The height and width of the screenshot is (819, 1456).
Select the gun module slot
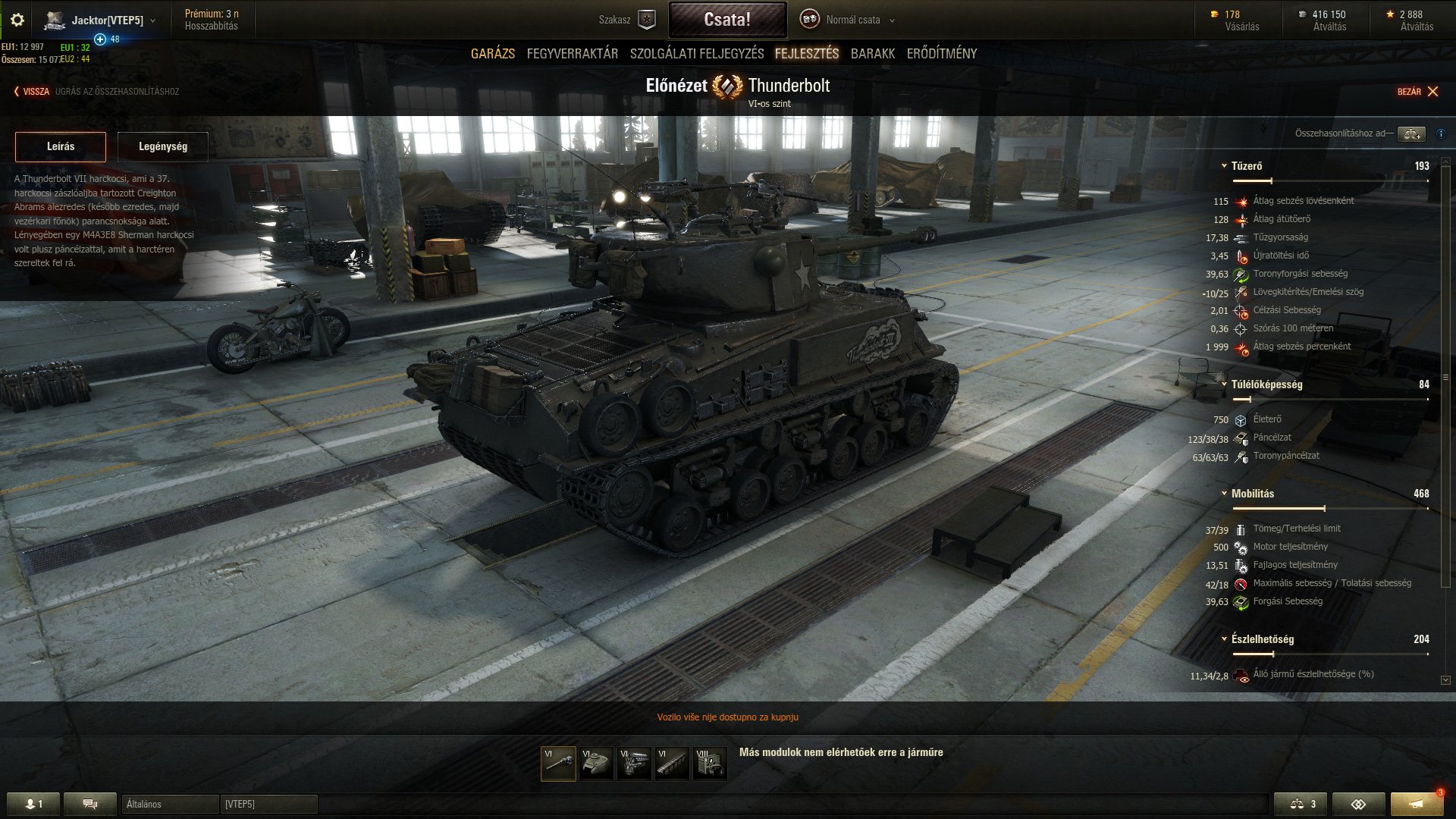point(558,764)
